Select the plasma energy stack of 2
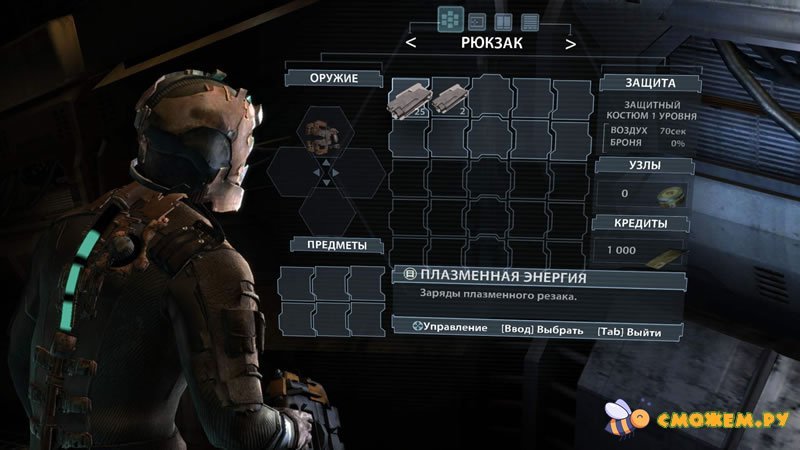800x450 pixels. coord(447,98)
